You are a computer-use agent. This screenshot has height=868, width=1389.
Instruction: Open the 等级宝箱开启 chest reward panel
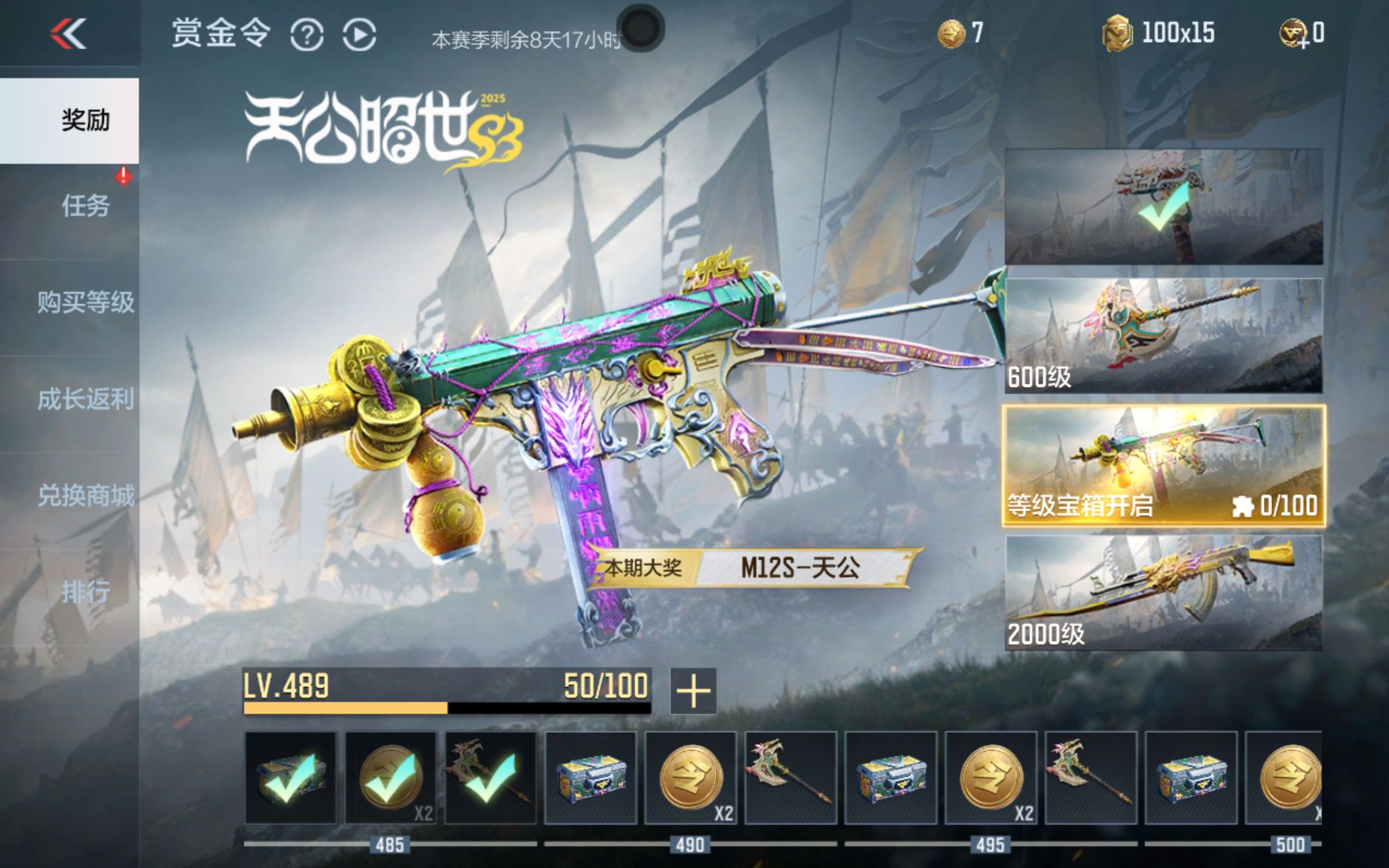(1163, 465)
